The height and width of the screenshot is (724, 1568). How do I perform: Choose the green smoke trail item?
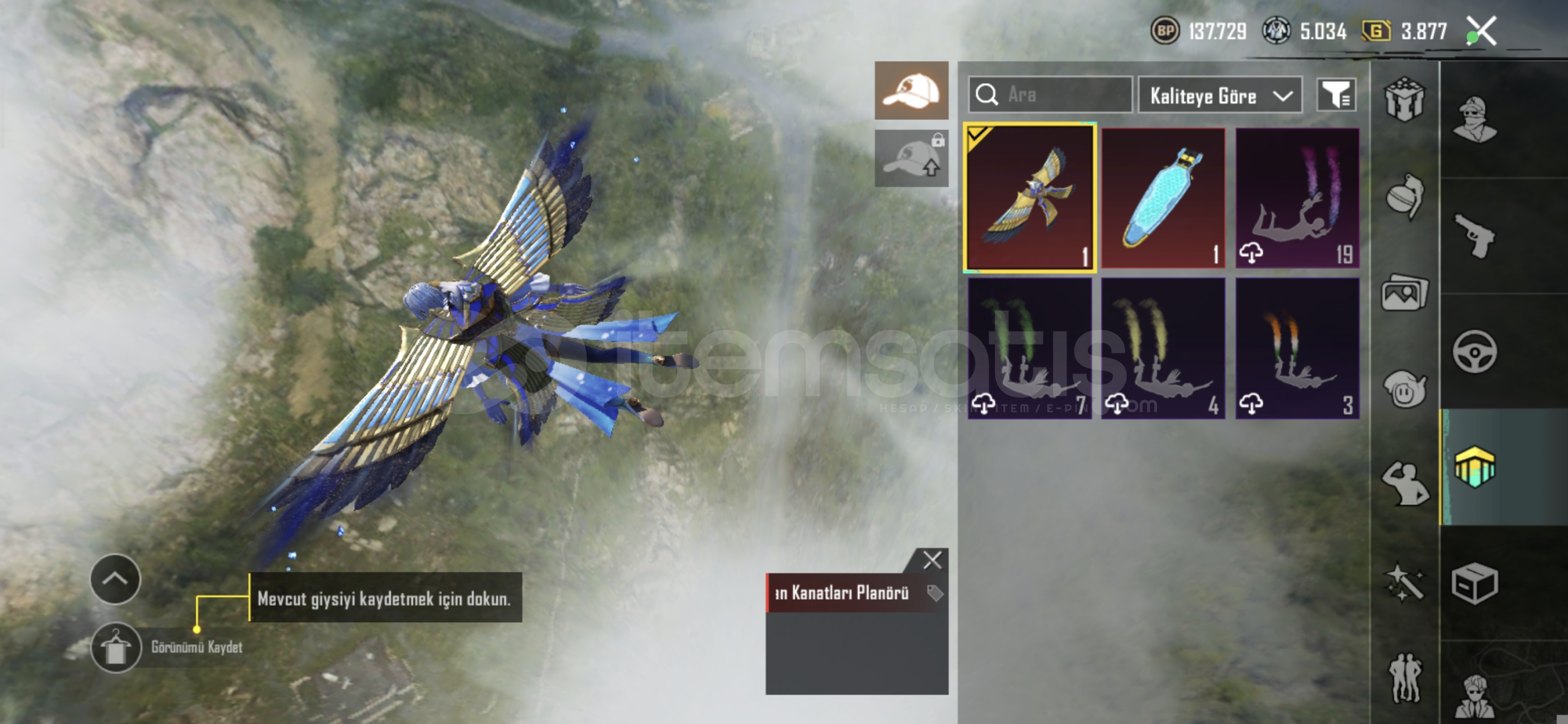click(1030, 349)
